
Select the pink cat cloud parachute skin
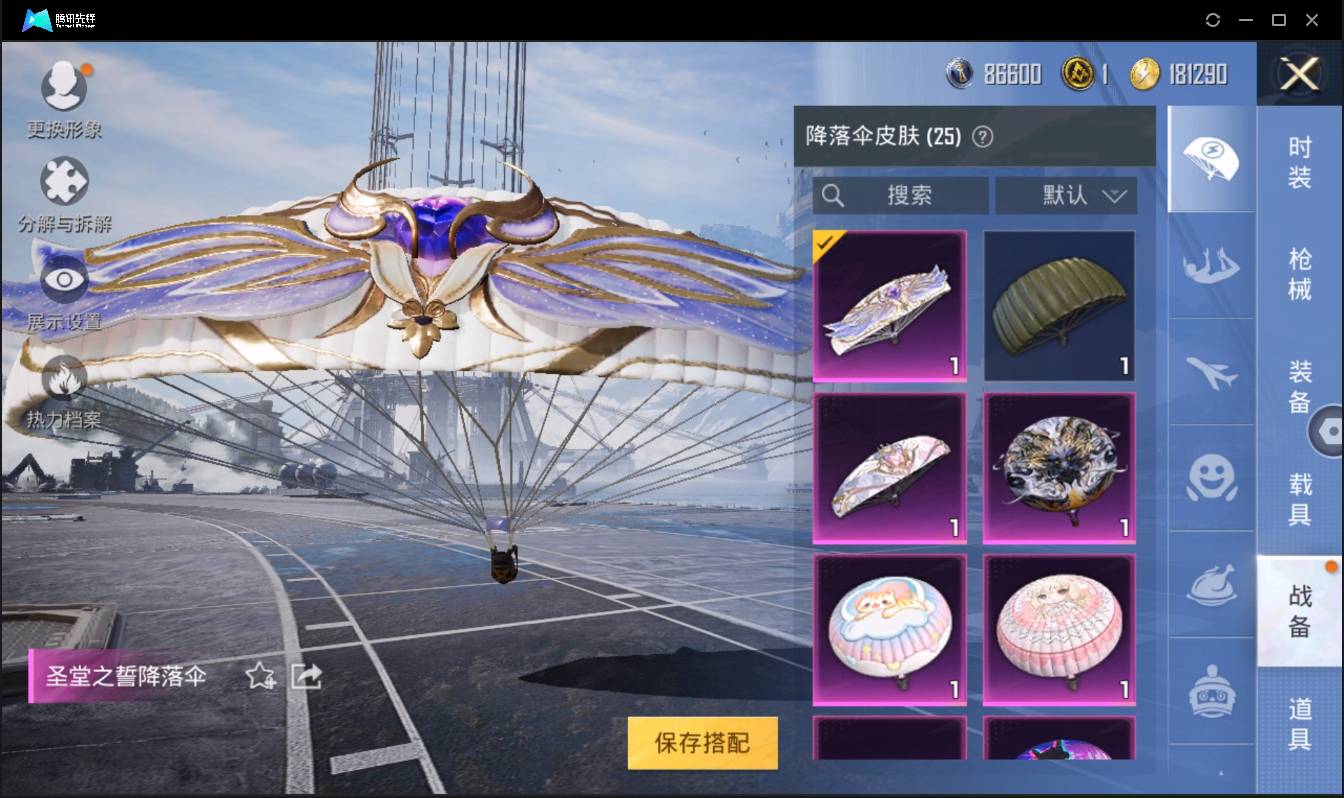(888, 629)
